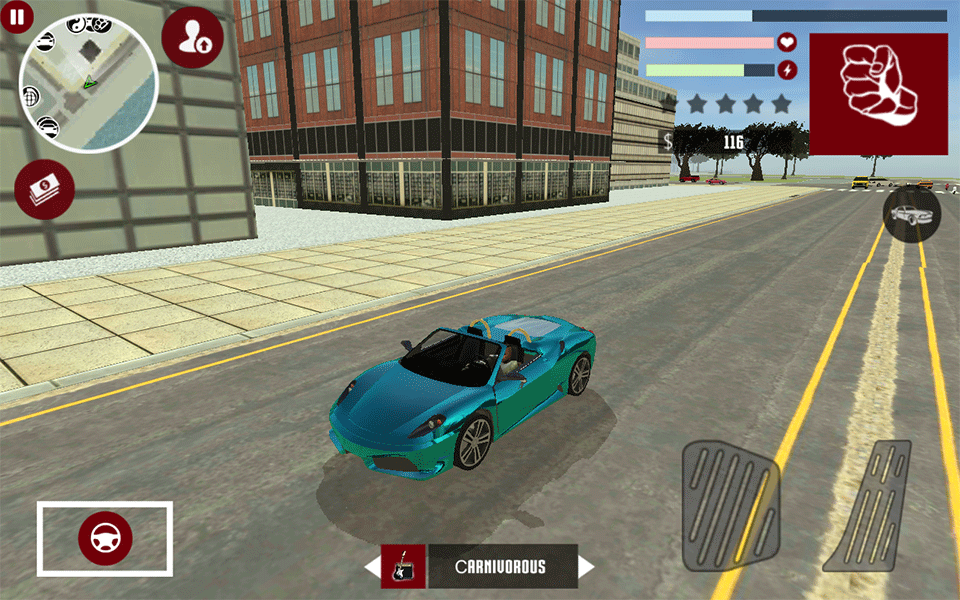Select the fist weapon panel
This screenshot has width=960, height=600.
[x=878, y=94]
